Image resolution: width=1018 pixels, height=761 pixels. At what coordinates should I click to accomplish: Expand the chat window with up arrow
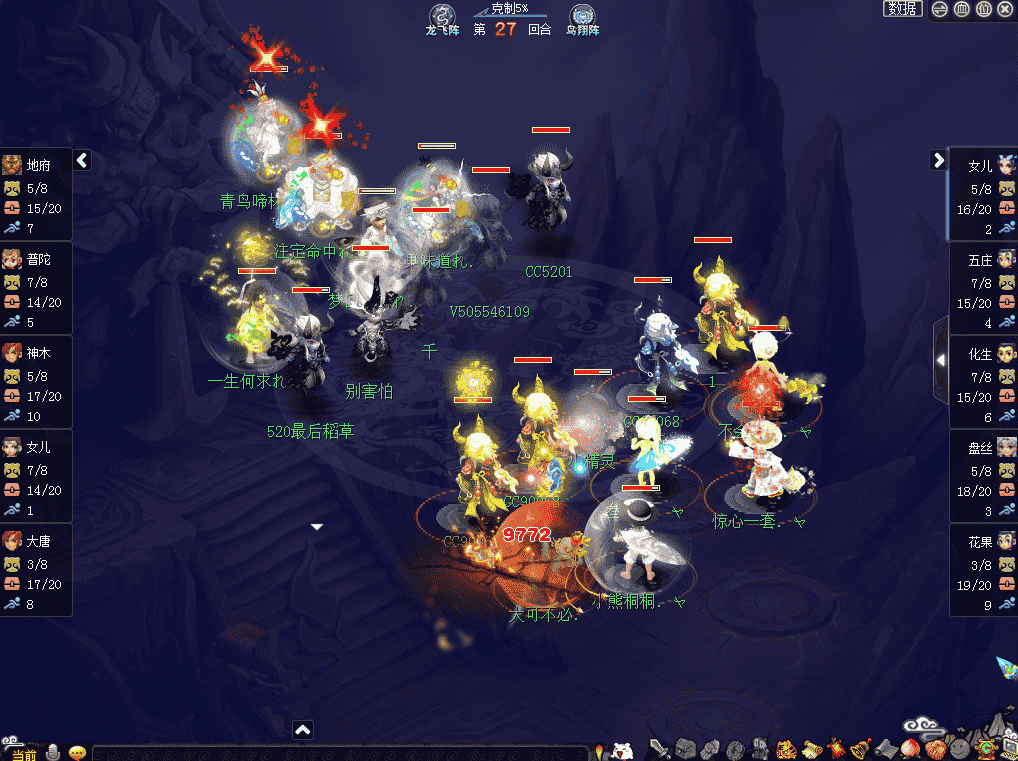point(303,730)
